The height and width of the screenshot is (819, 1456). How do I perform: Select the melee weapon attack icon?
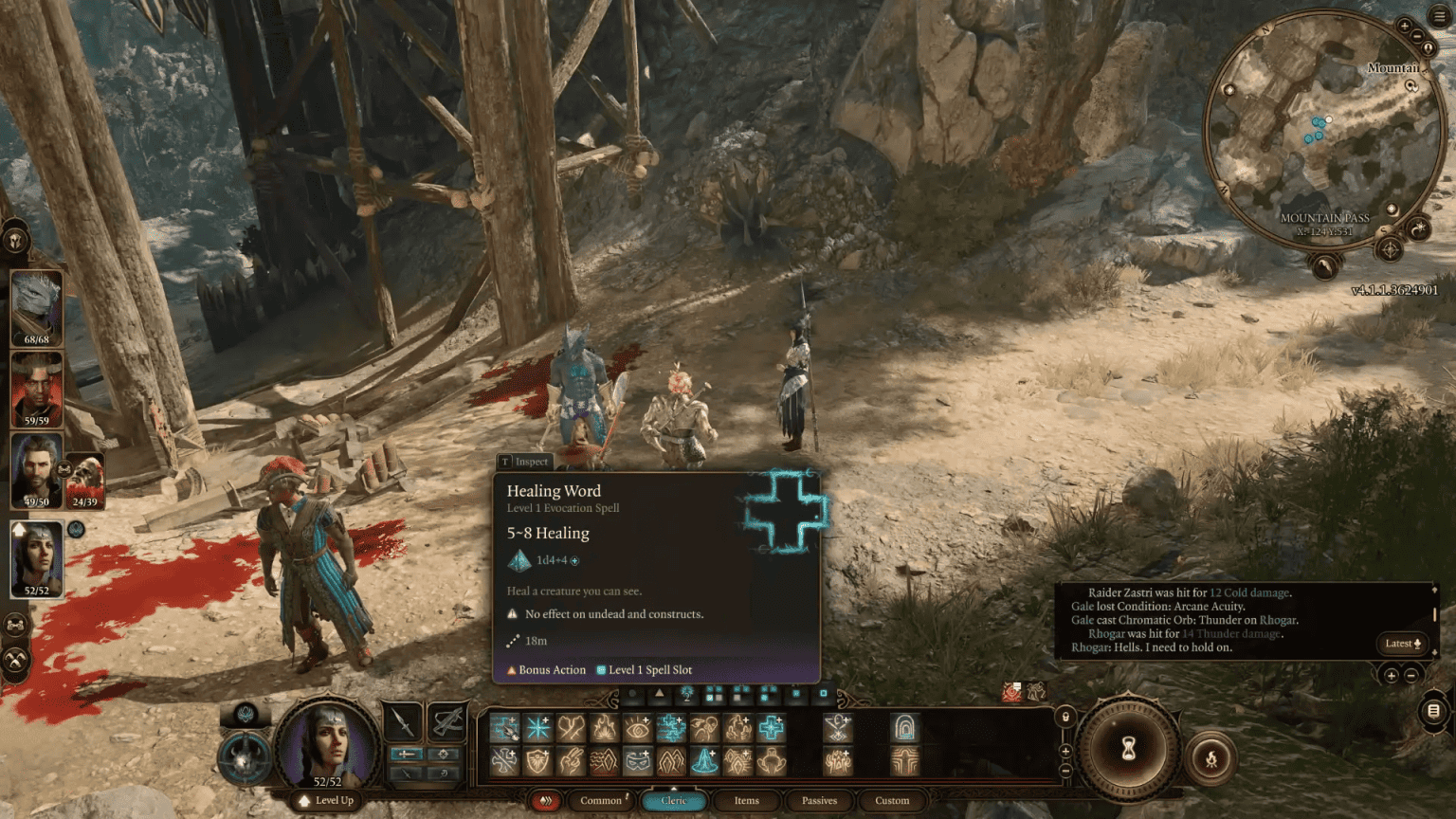pos(403,721)
